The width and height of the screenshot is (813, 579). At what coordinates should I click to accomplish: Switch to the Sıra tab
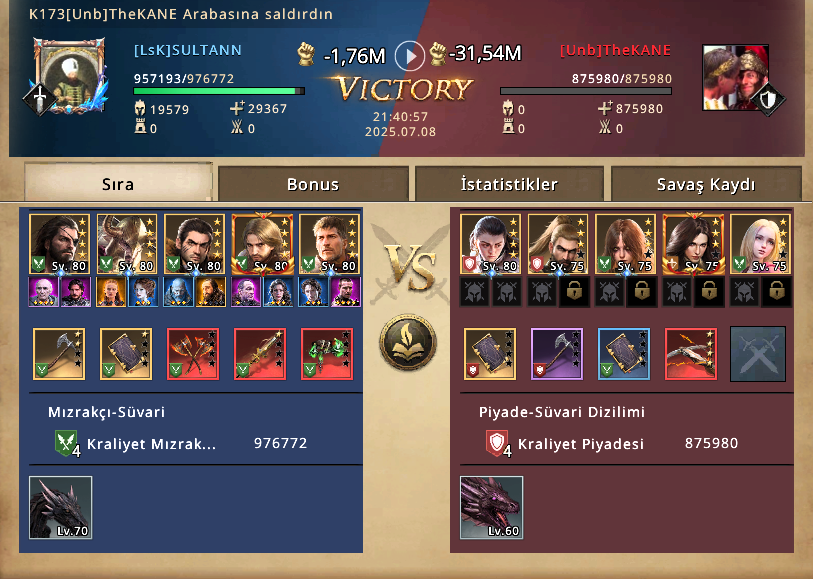118,184
